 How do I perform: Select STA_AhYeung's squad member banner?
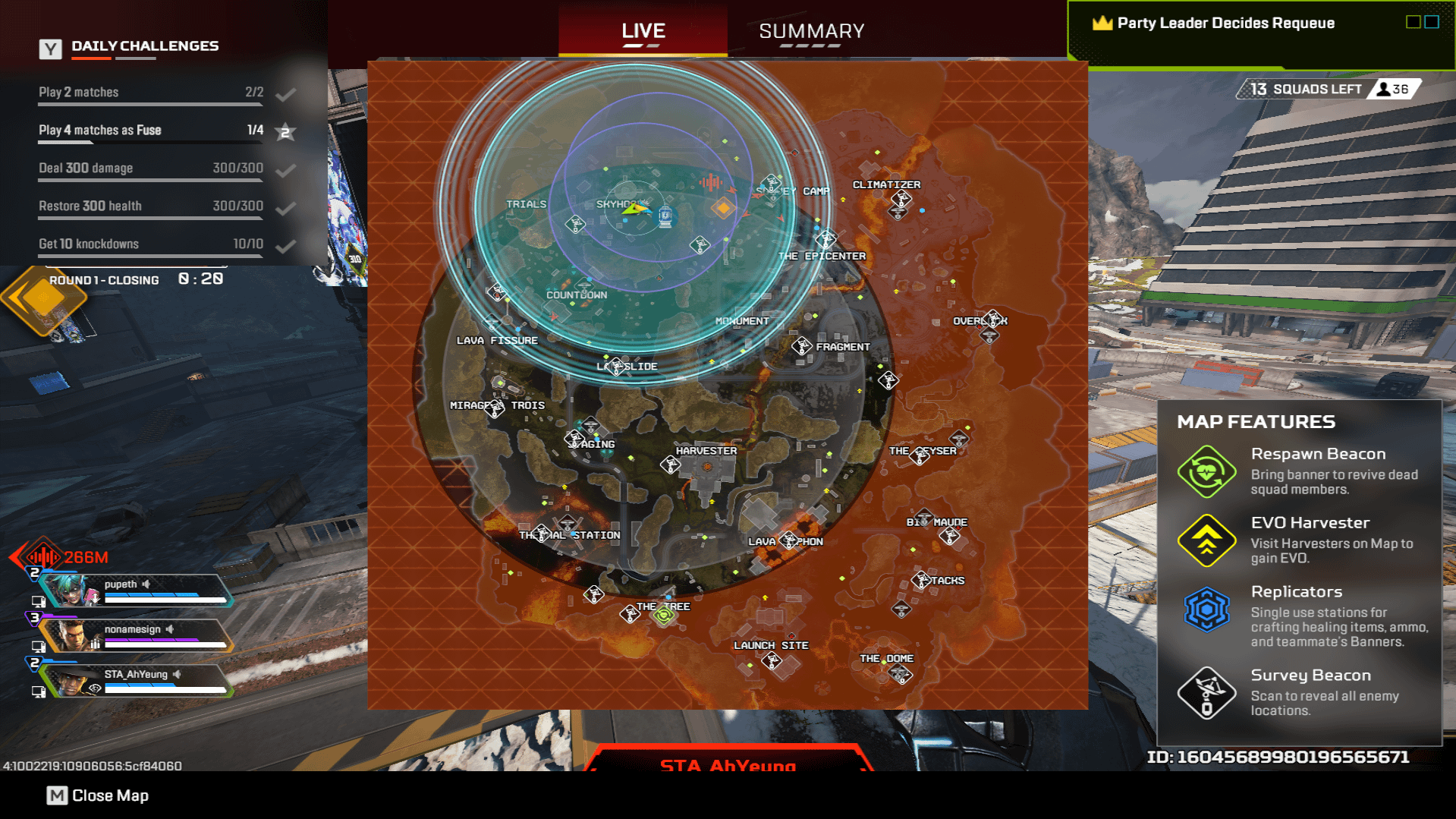(x=137, y=680)
